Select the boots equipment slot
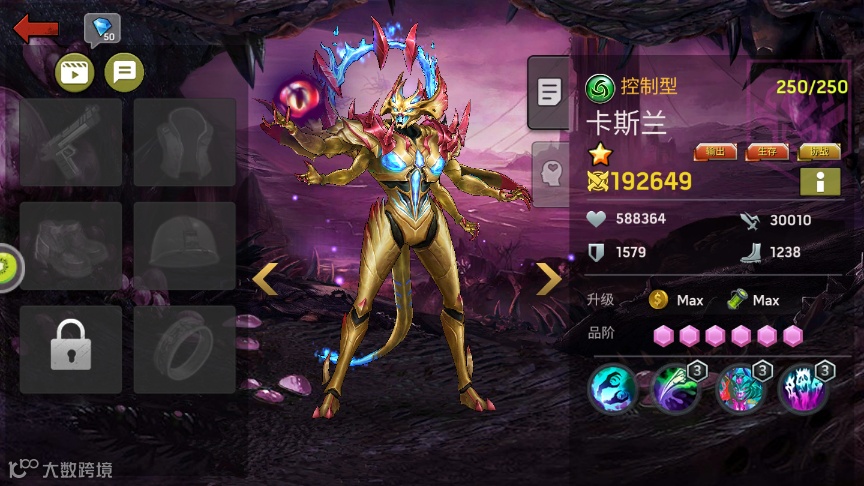Image resolution: width=864 pixels, height=486 pixels. (x=71, y=246)
